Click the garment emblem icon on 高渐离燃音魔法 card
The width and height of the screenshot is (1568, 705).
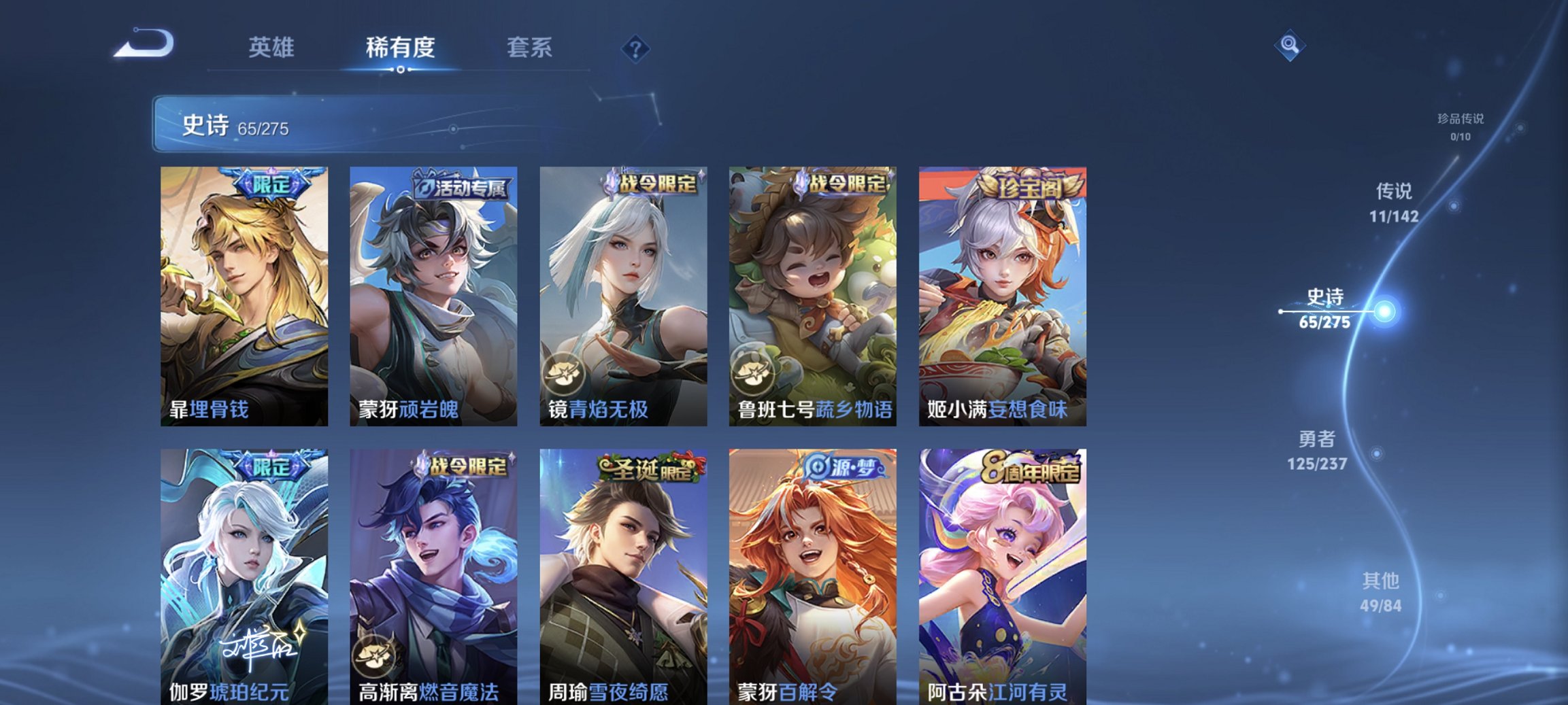(374, 656)
